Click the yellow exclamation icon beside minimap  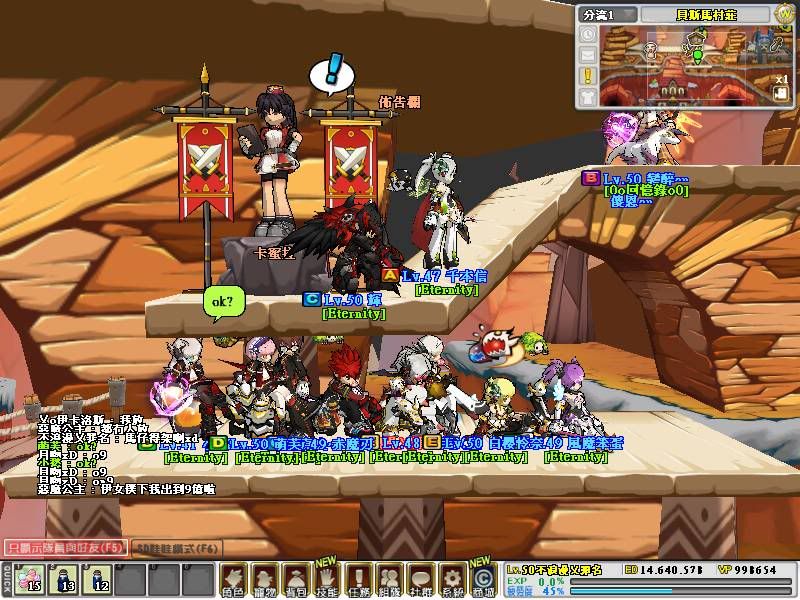tap(587, 75)
